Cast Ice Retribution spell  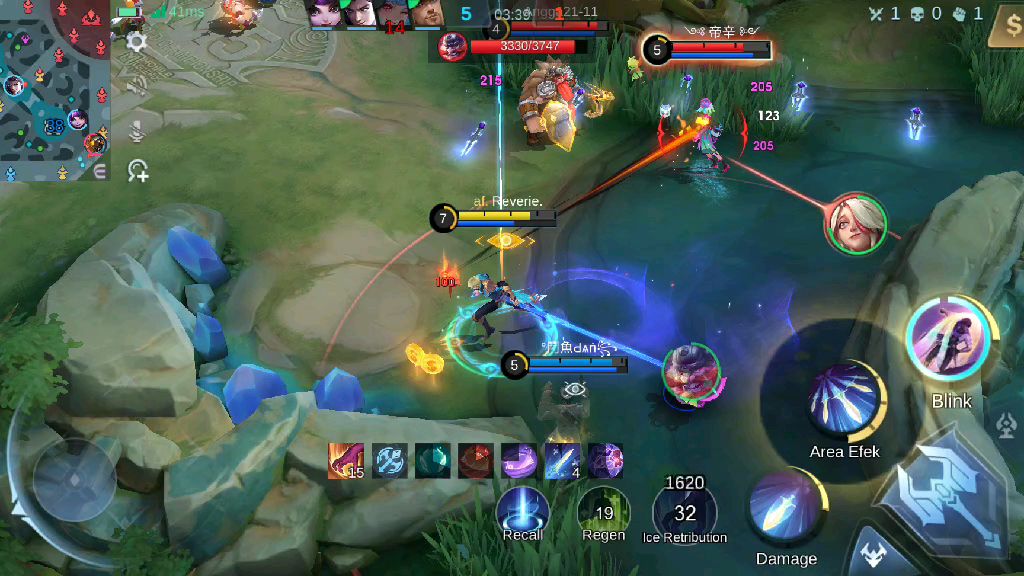coord(684,510)
